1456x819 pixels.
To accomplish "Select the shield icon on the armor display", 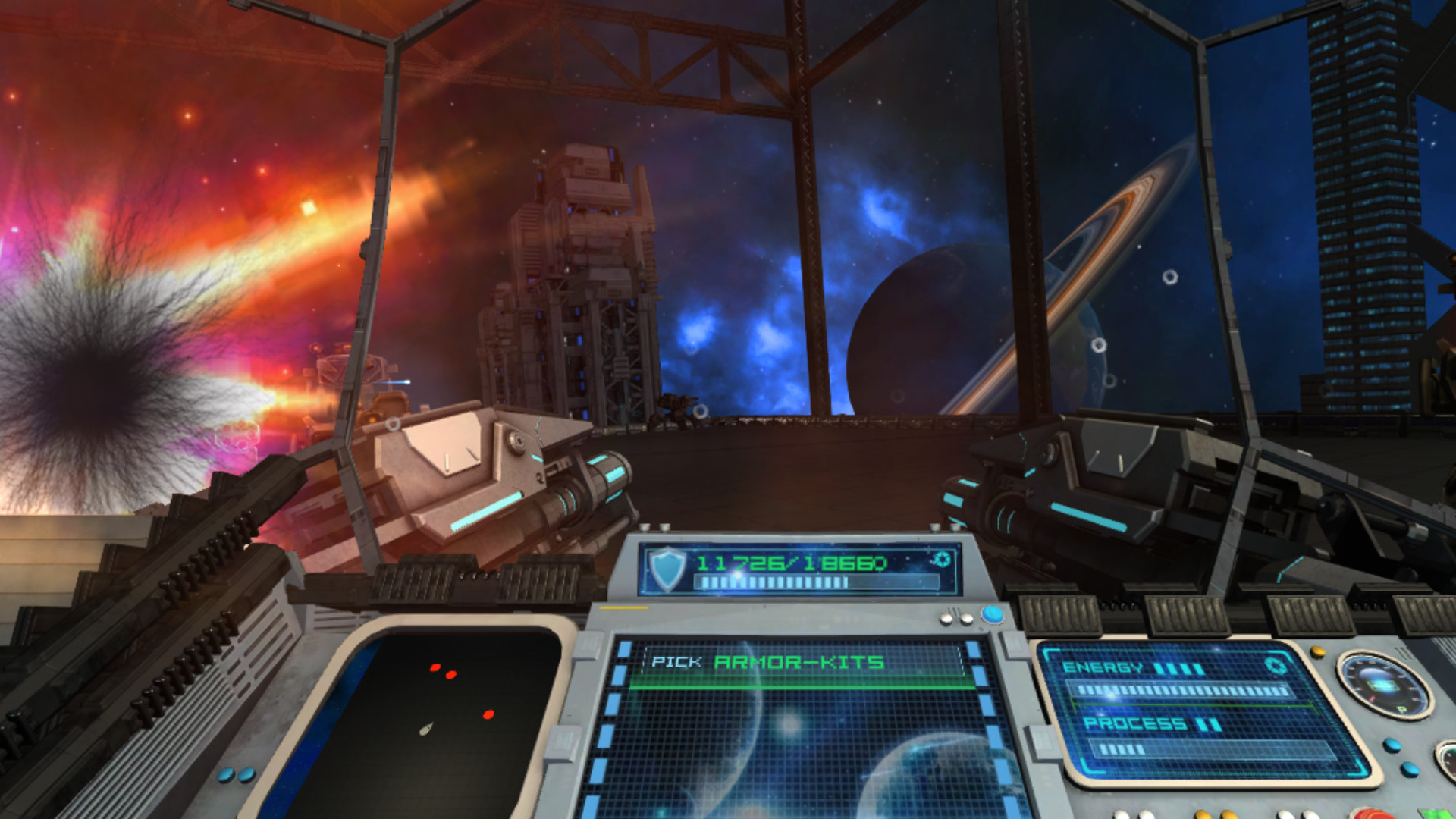I will click(x=667, y=568).
